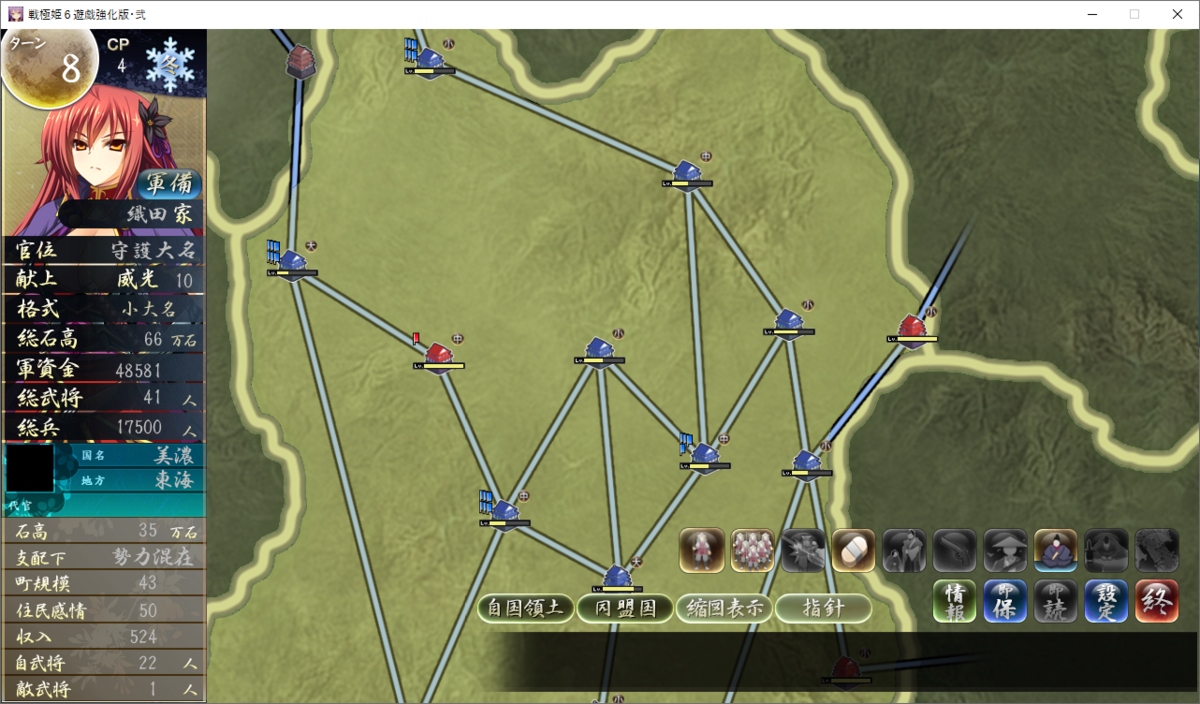Toggle 縮図表示 reduced map view
The height and width of the screenshot is (704, 1200).
724,608
